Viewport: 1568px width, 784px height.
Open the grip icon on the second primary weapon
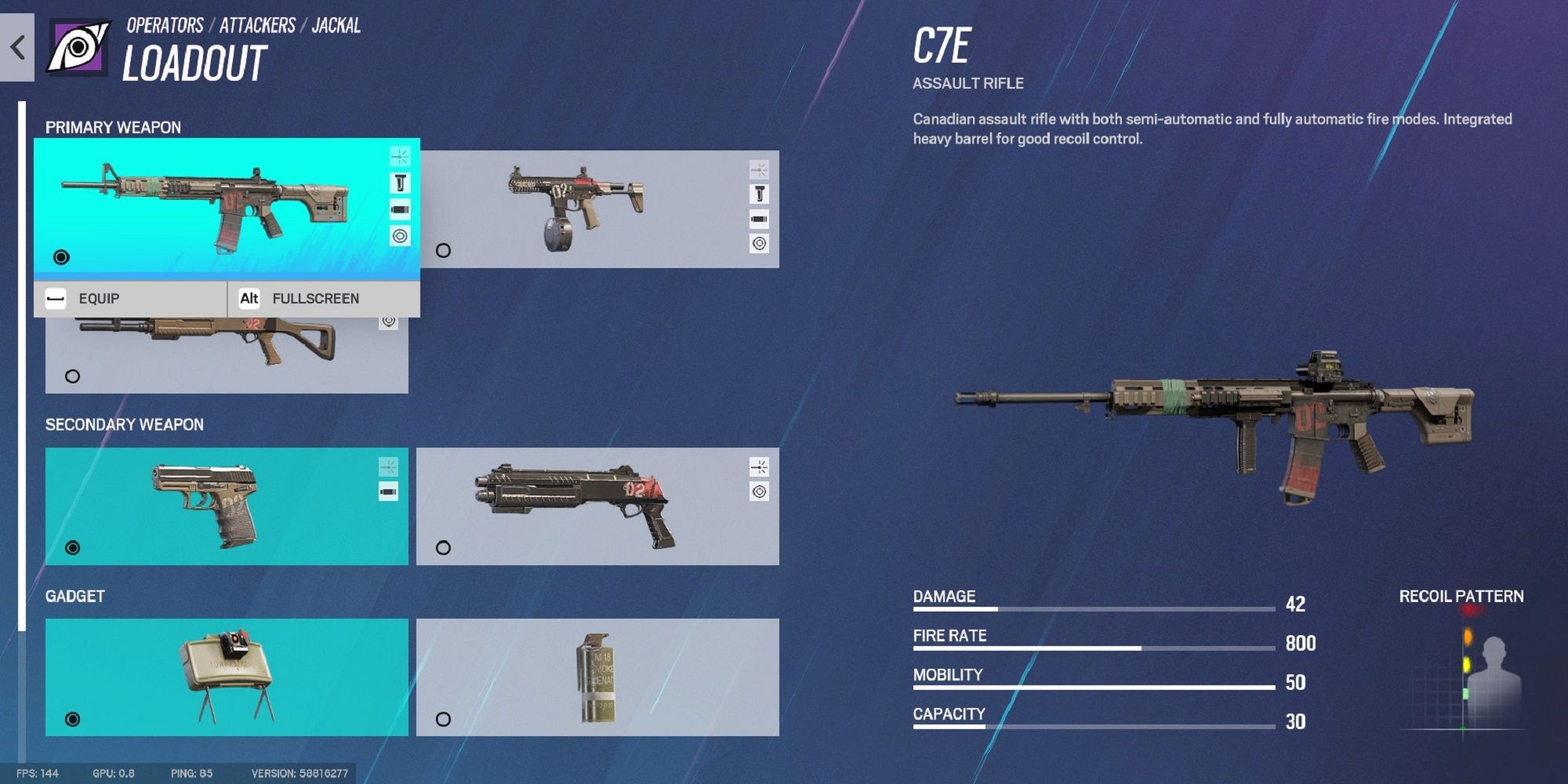tap(758, 192)
